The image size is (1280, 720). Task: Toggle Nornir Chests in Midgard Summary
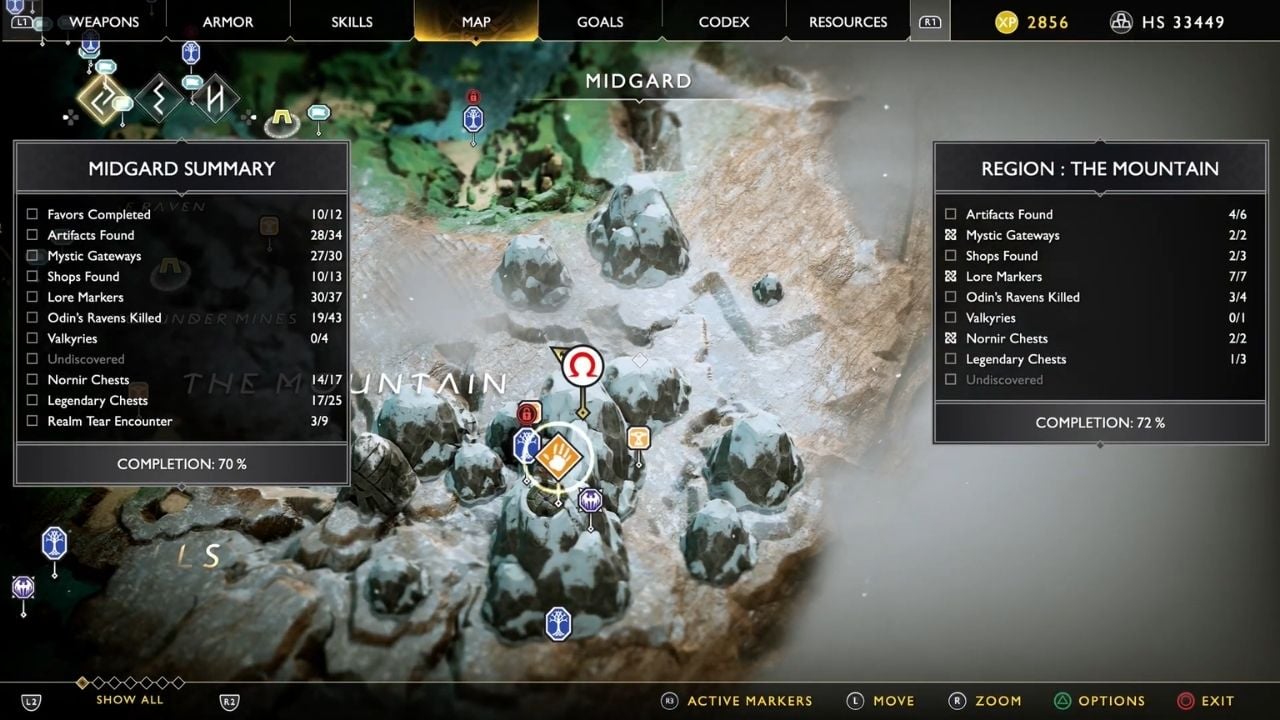(x=33, y=380)
